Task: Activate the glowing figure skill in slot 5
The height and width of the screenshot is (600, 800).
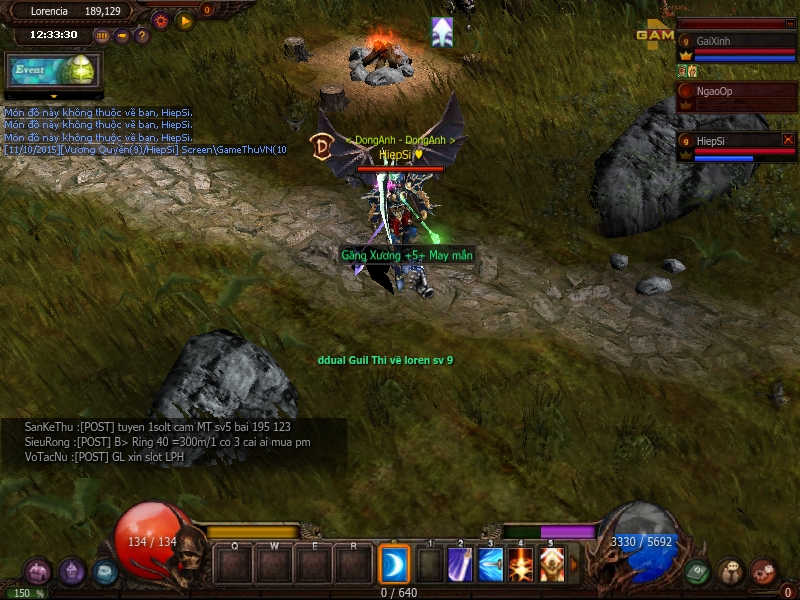Action: click(551, 564)
